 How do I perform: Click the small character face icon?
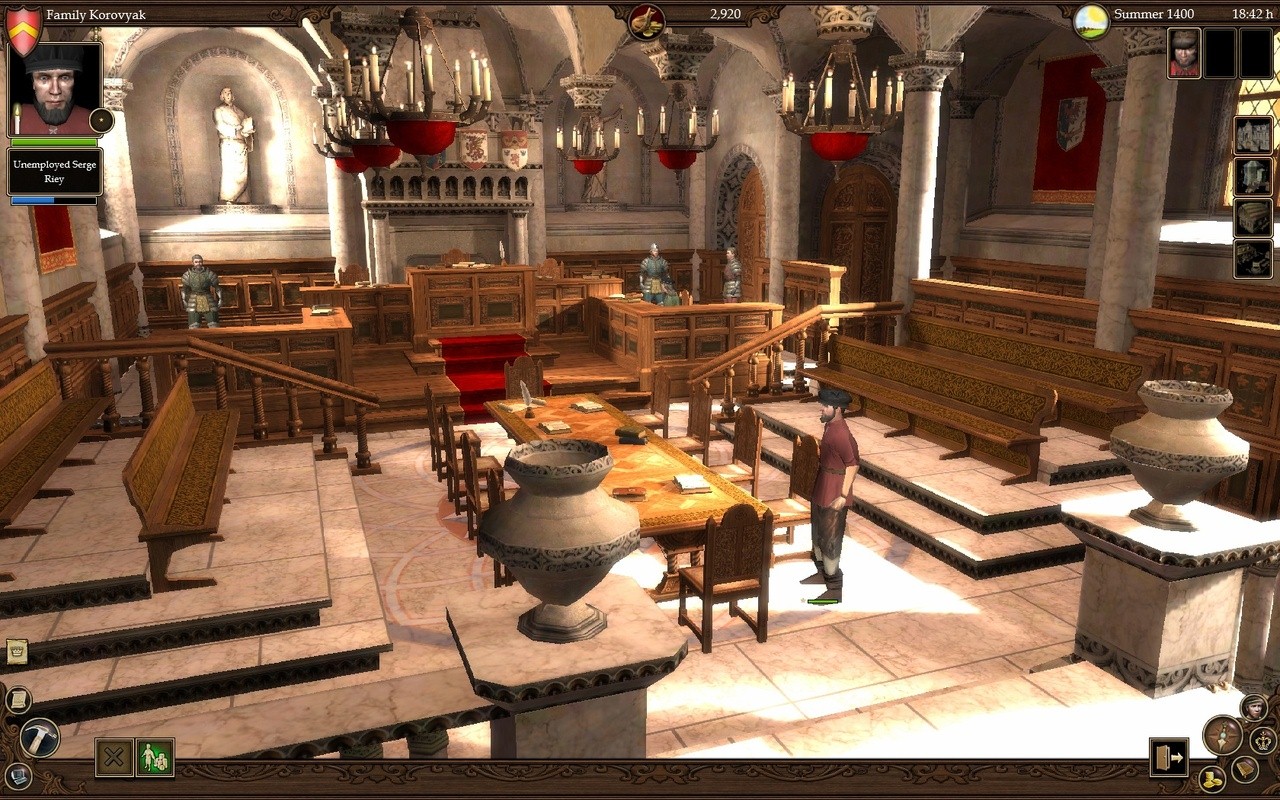1253,707
